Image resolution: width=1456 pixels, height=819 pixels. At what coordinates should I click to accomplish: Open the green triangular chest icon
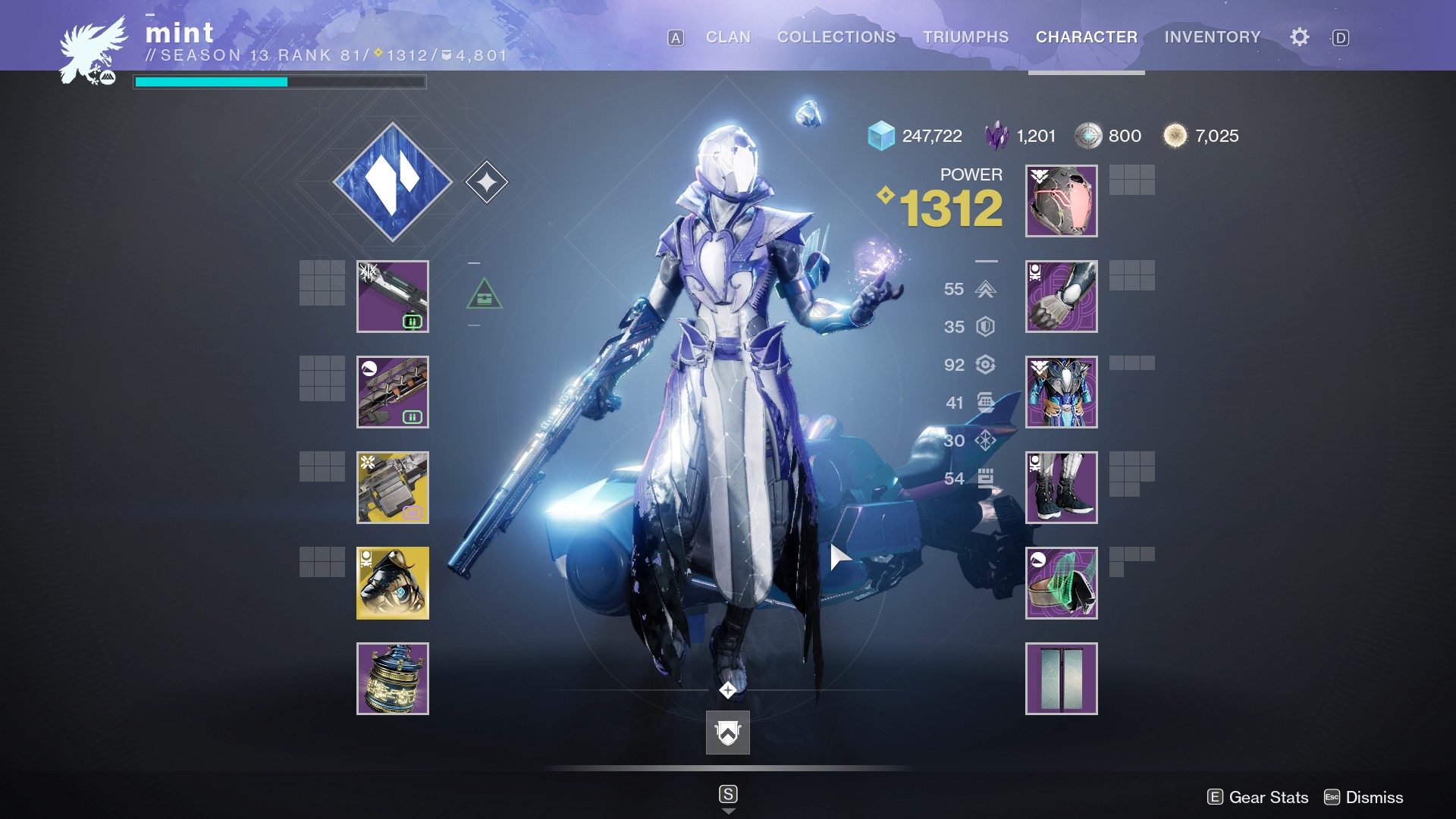(x=484, y=294)
